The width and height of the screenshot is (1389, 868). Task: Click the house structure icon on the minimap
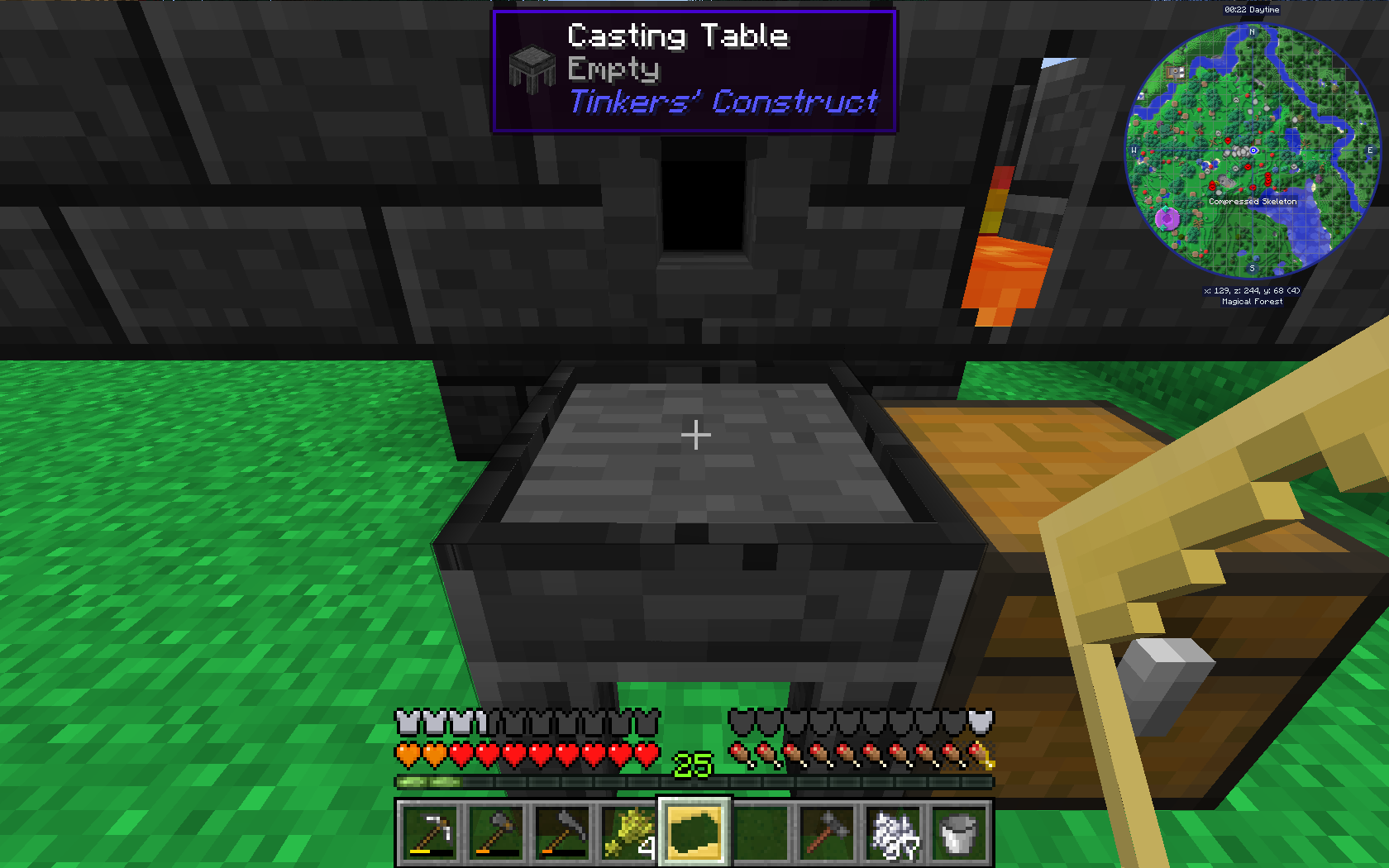click(1176, 72)
